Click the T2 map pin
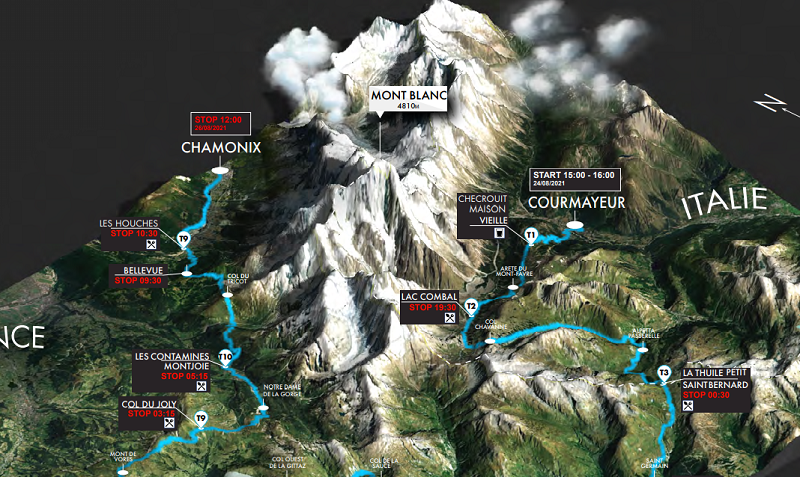The image size is (800, 477). [471, 306]
